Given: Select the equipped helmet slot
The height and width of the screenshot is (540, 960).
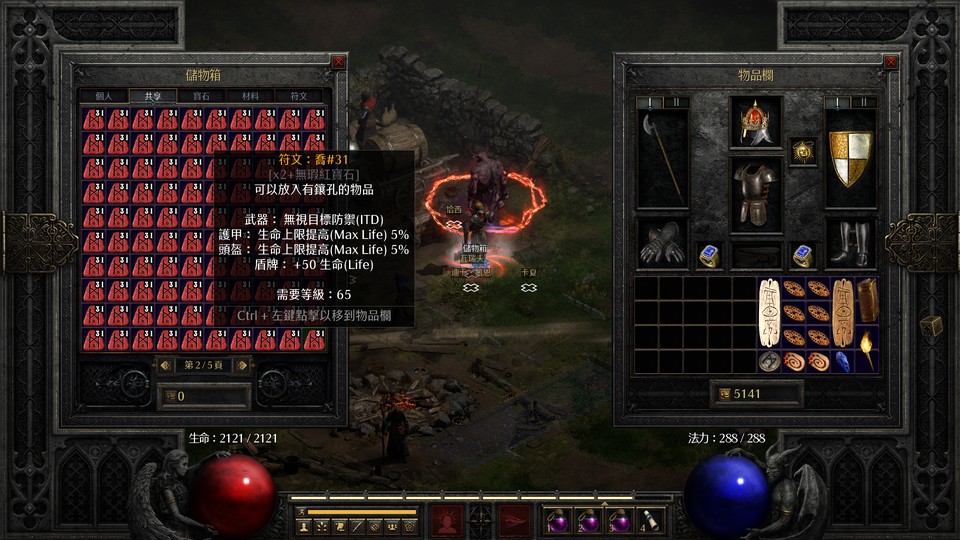Looking at the screenshot, I should click(x=755, y=123).
